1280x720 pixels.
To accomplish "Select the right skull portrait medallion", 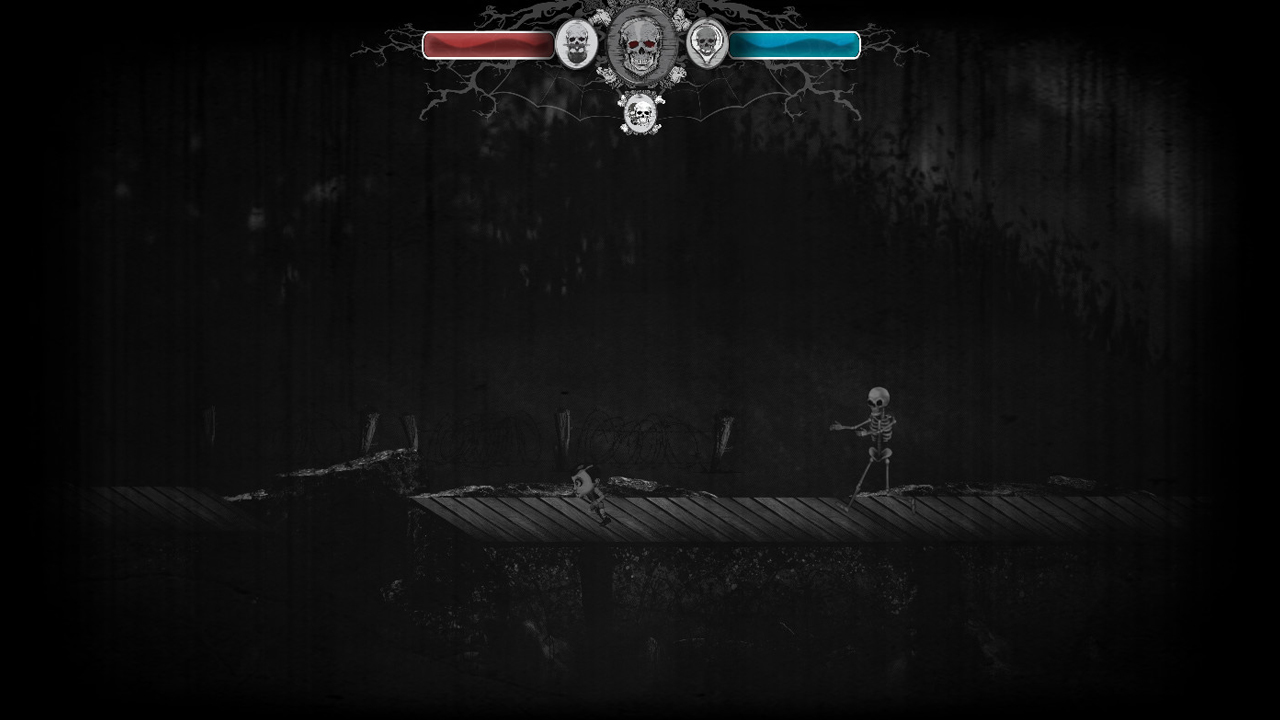I will [x=708, y=45].
